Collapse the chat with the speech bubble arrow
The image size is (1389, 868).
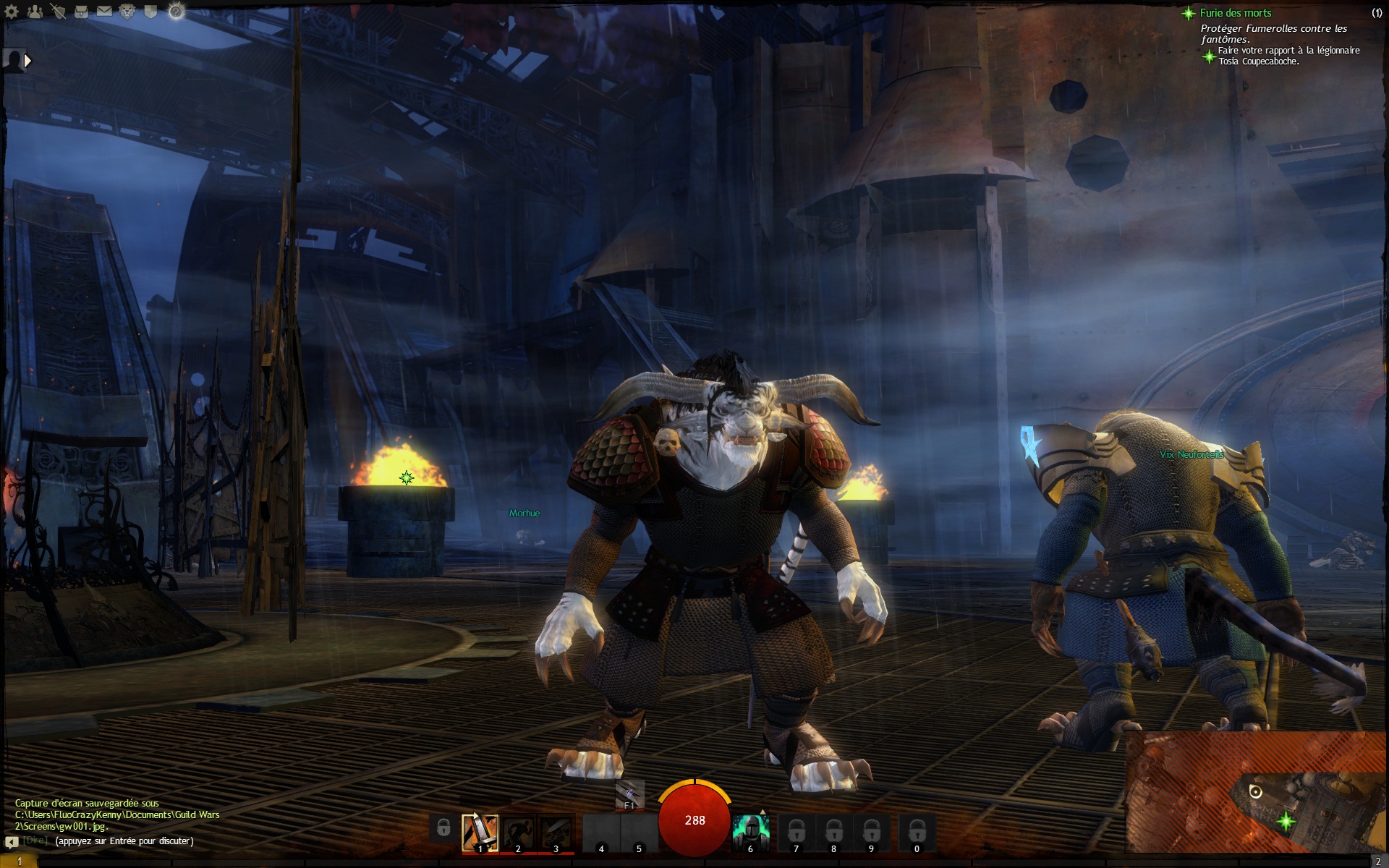[11, 842]
